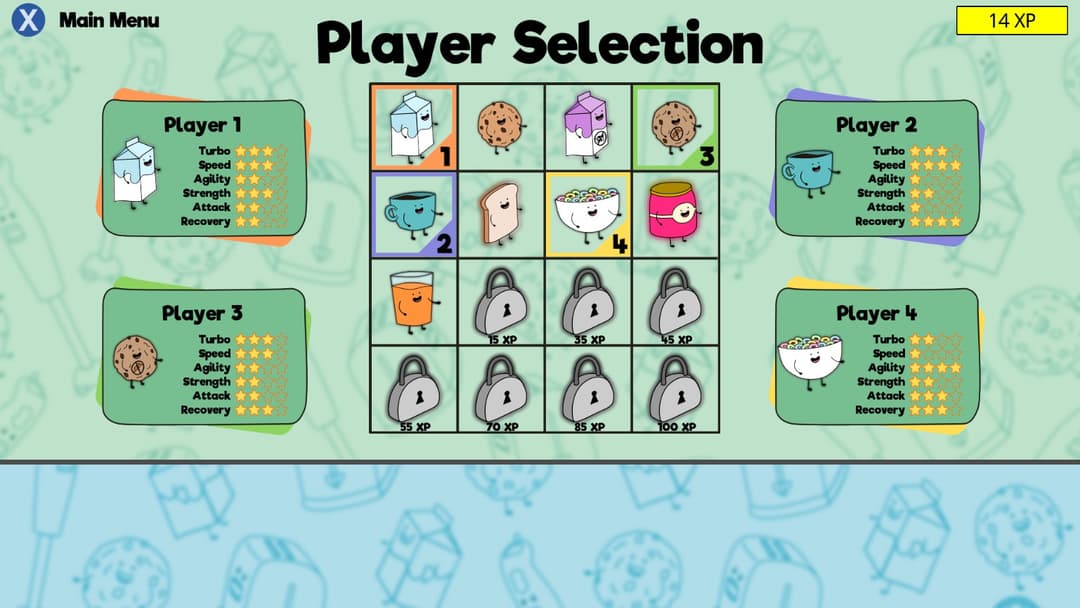The width and height of the screenshot is (1080, 608).
Task: Choose the pink jam jar character
Action: pyautogui.click(x=675, y=214)
